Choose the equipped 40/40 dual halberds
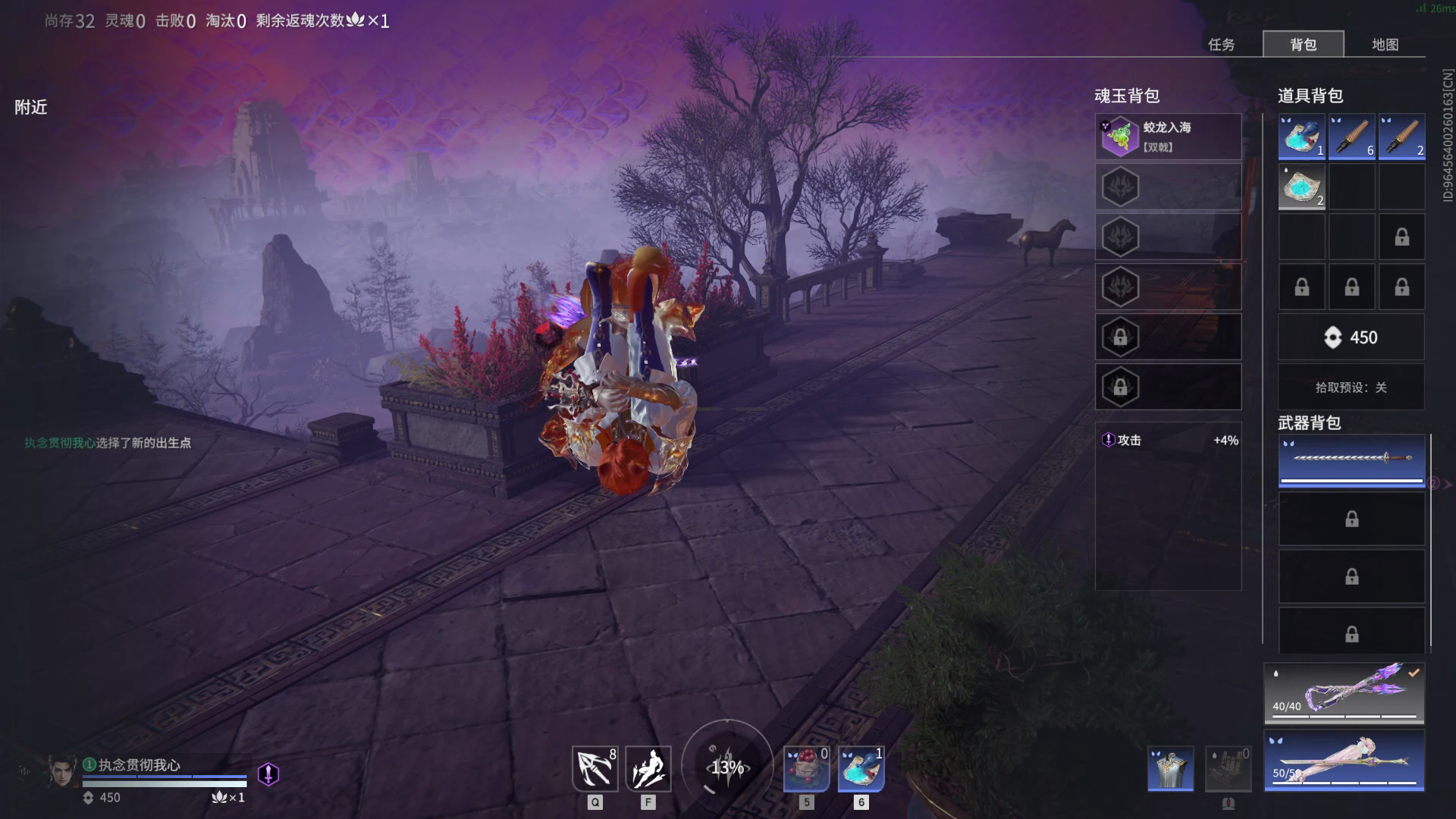 click(x=1344, y=693)
